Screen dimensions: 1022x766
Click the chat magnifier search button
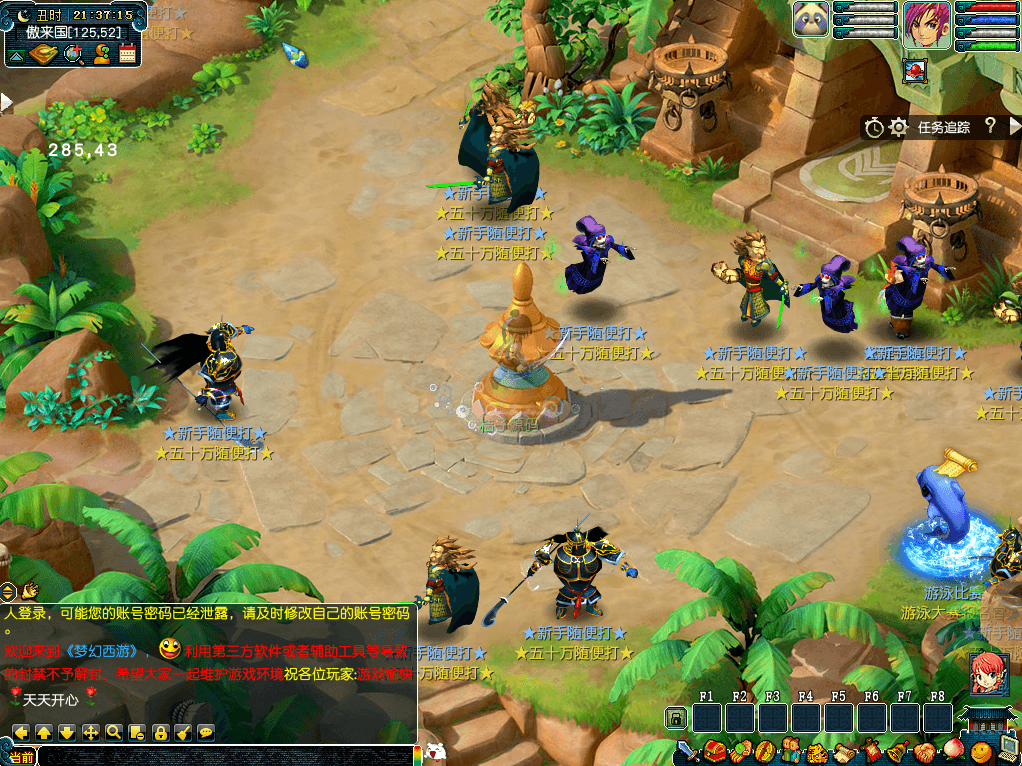114,732
